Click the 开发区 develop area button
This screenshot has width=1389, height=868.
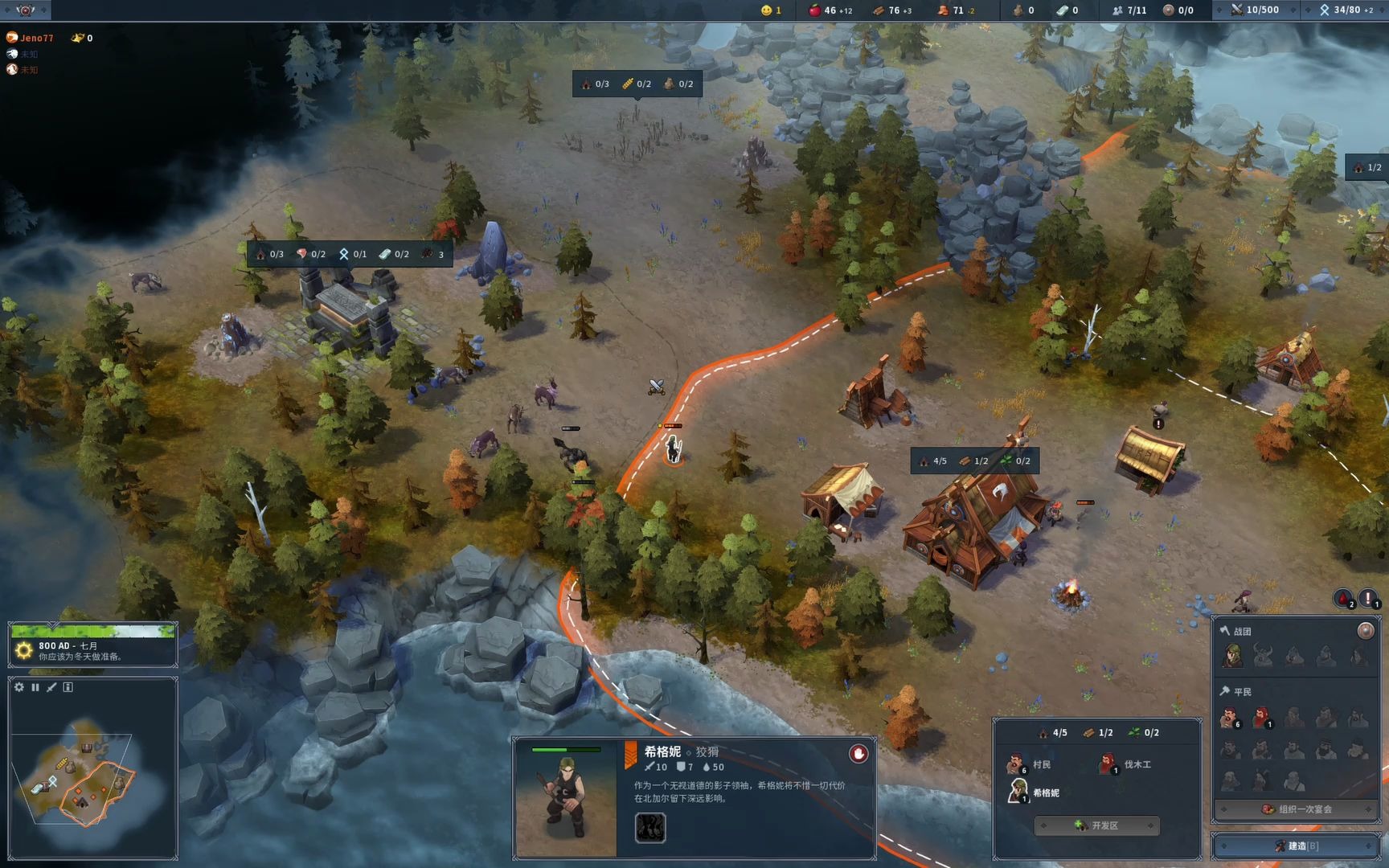tap(1096, 825)
